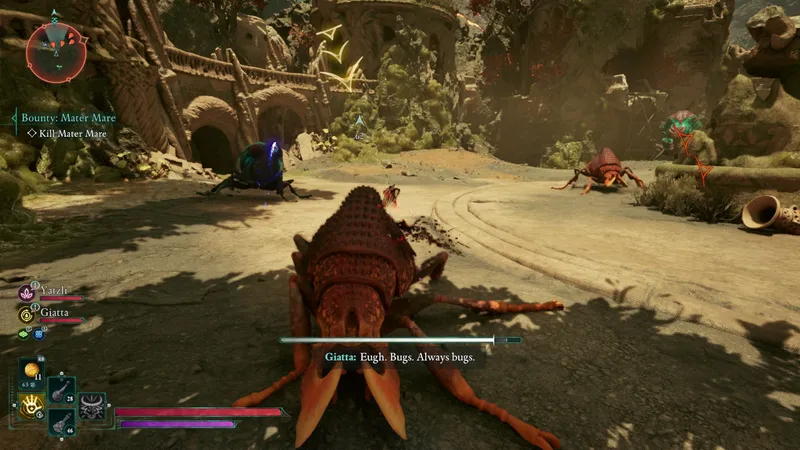The width and height of the screenshot is (800, 450).
Task: Use the orange orb consumable slot
Action: [32, 371]
